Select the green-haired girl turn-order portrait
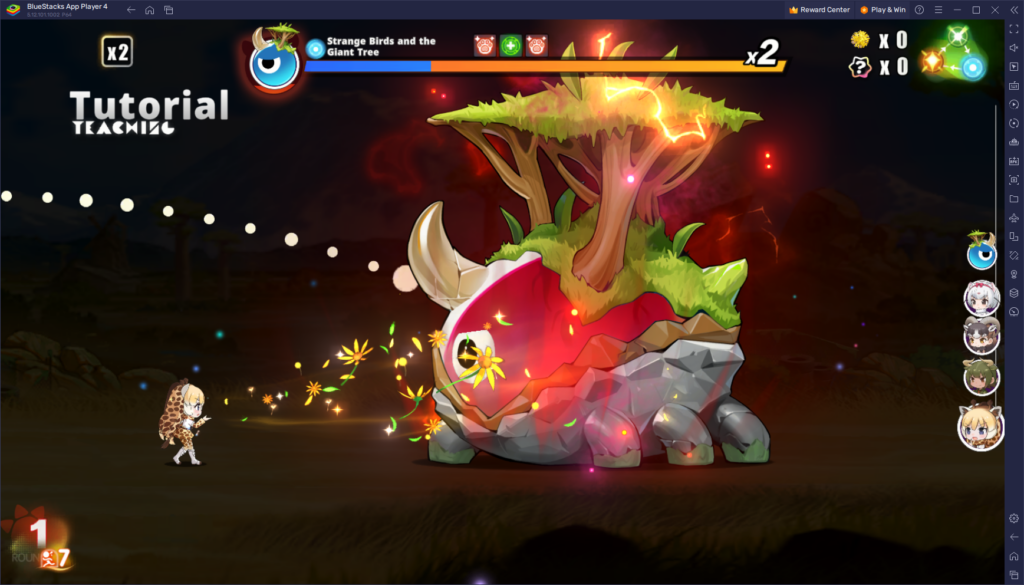The image size is (1024, 585). coord(981,377)
